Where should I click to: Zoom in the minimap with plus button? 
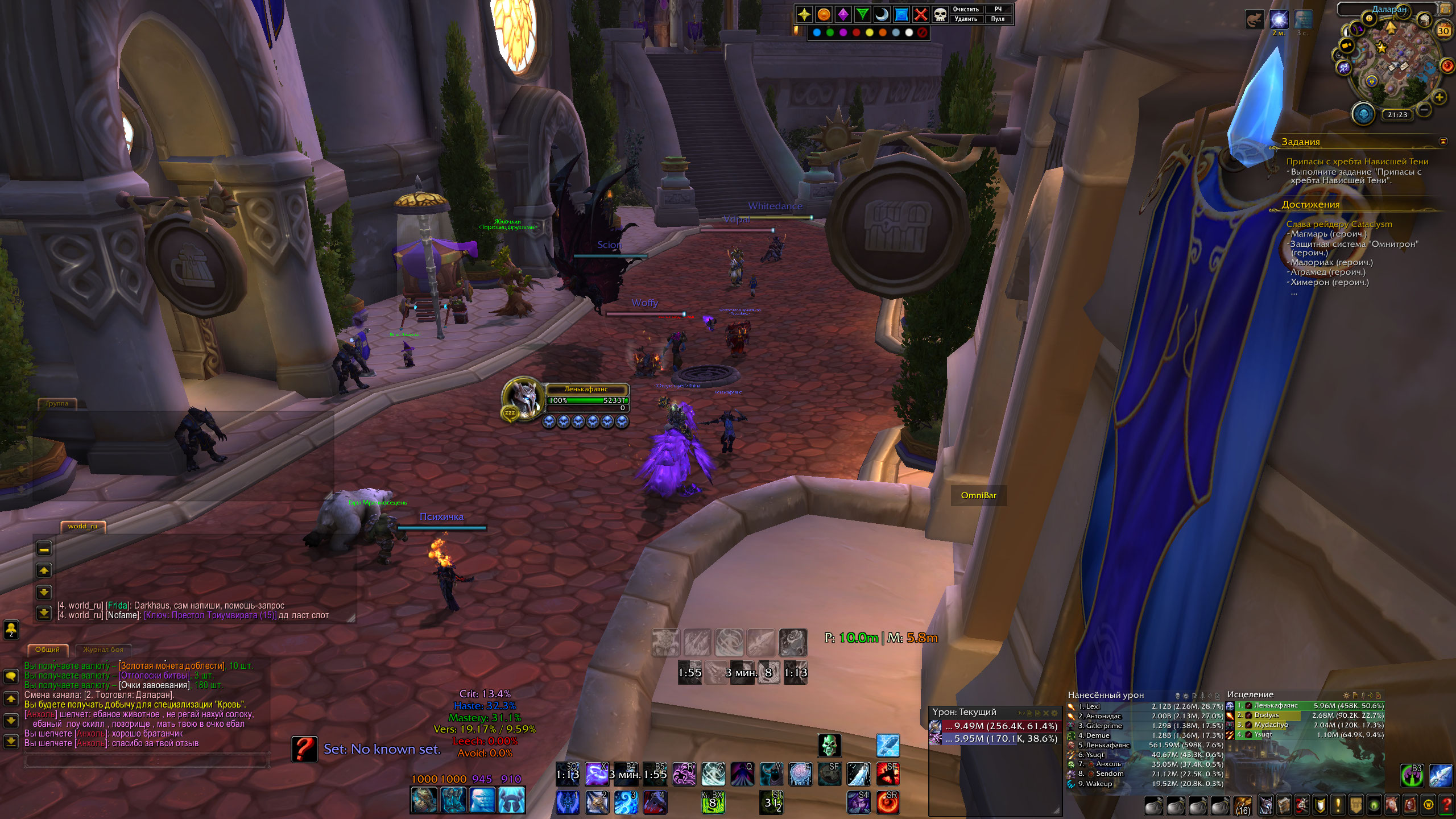(x=1439, y=97)
